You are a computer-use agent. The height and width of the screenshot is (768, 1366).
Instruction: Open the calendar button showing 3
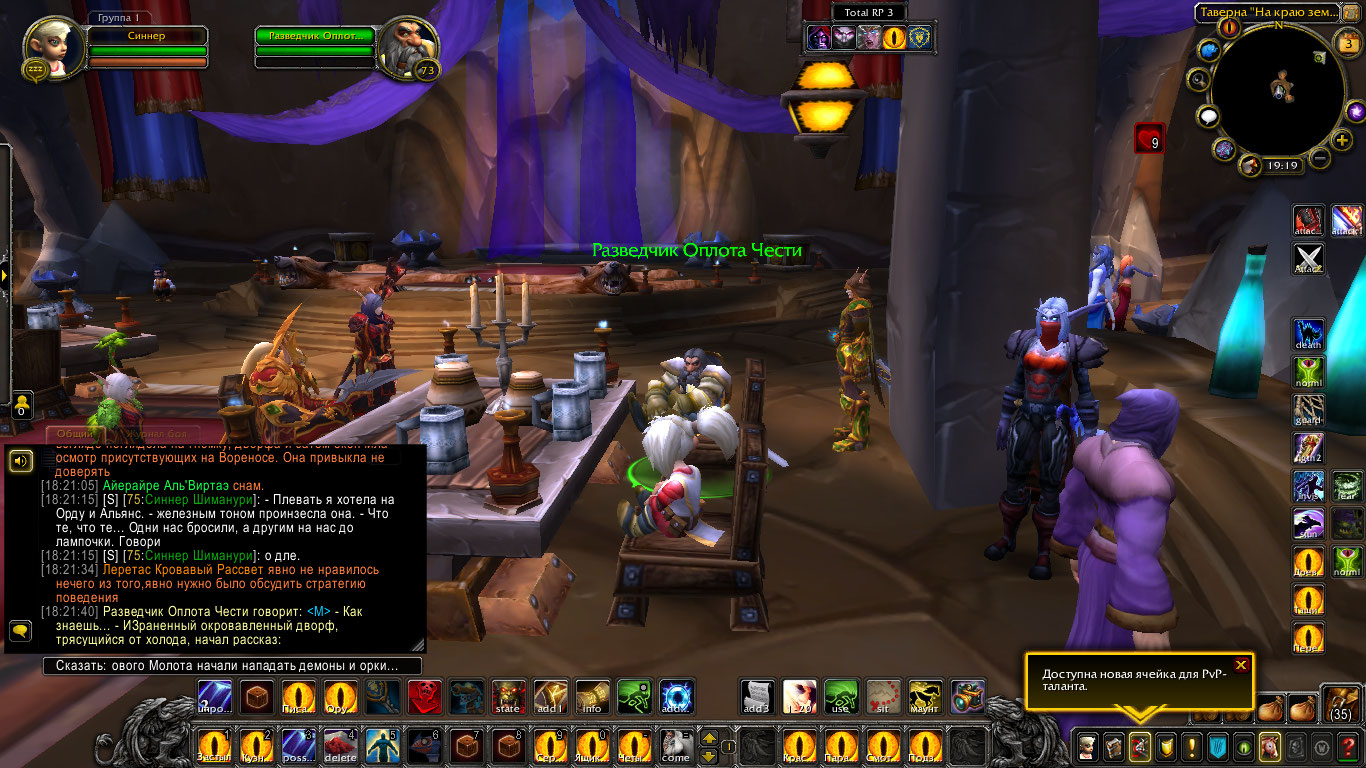pos(1347,43)
